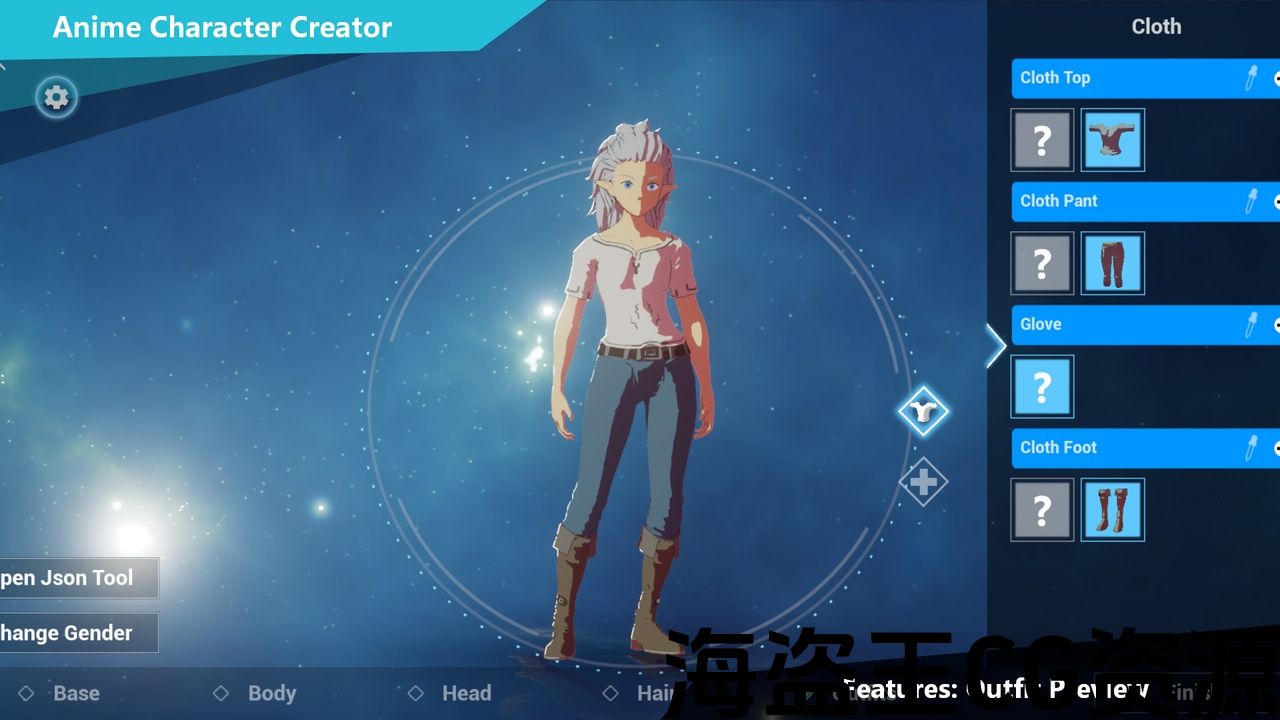Remove Cloth Foot using the question mark option

pos(1042,510)
